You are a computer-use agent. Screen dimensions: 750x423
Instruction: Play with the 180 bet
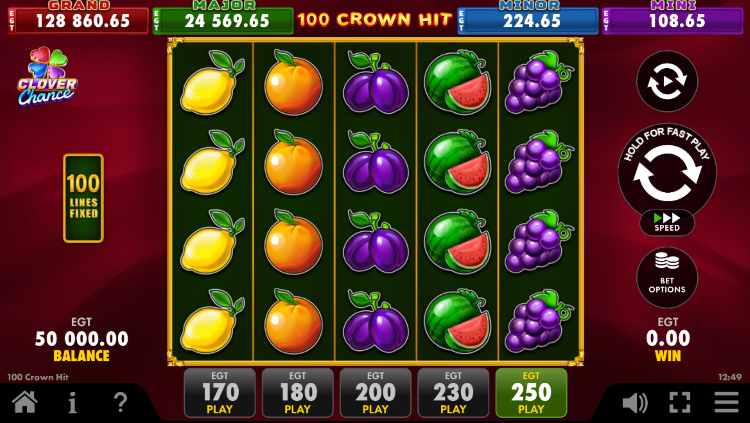point(297,392)
